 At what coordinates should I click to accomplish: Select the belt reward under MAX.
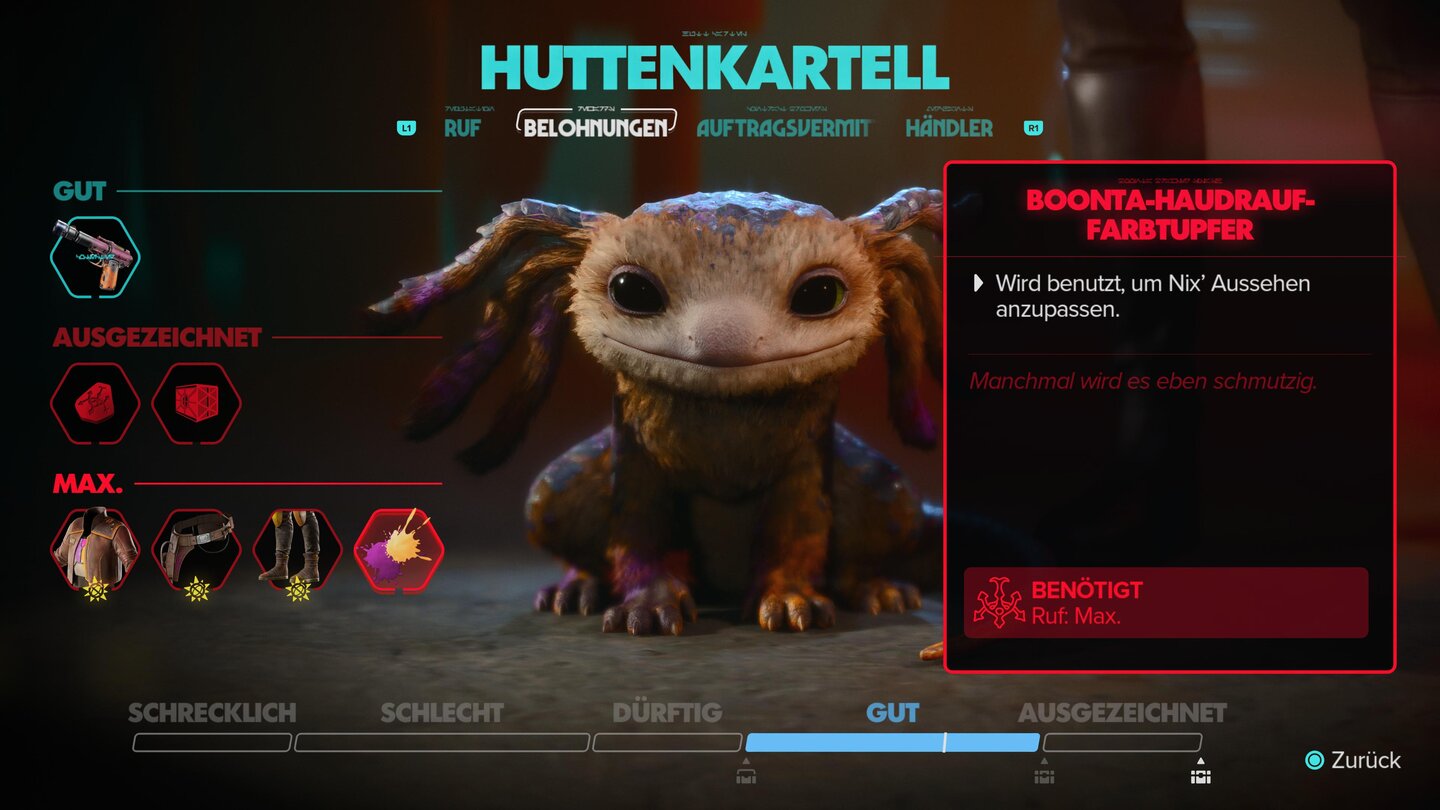point(196,548)
